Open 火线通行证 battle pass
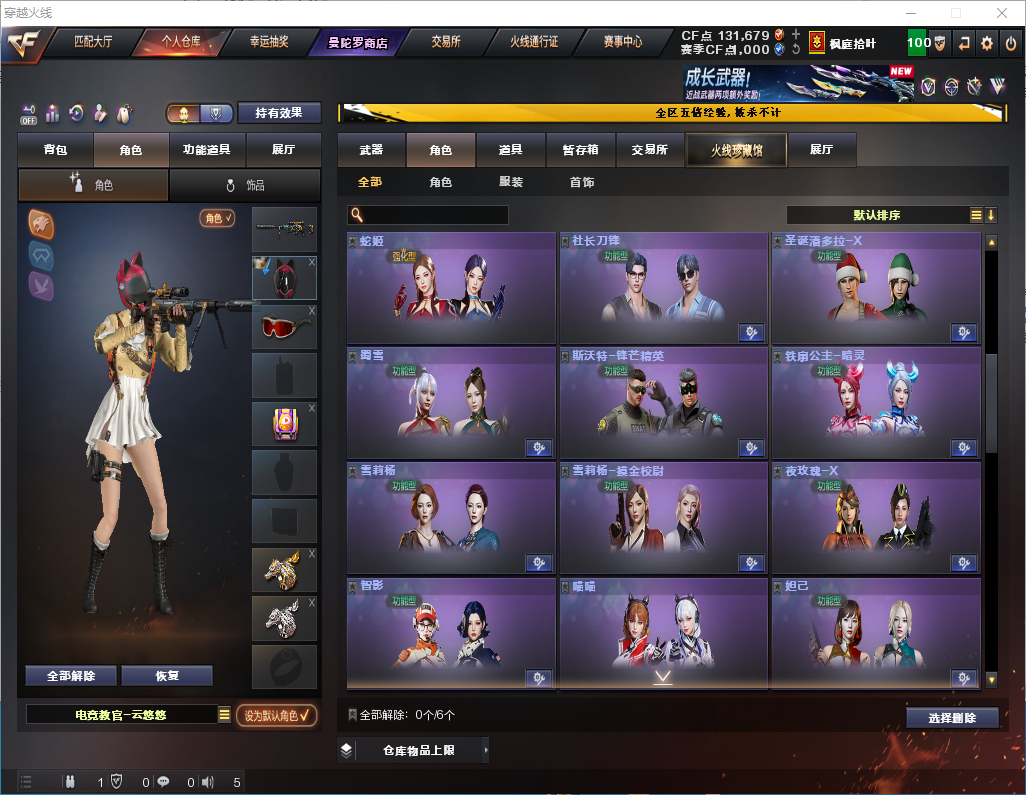This screenshot has width=1026, height=795. point(534,43)
